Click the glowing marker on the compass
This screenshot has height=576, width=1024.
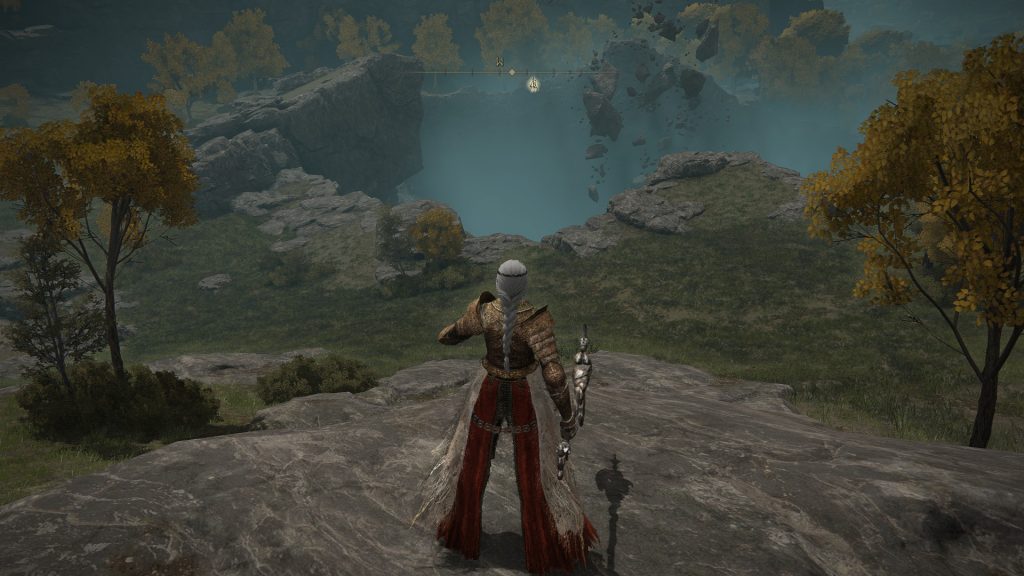534,85
